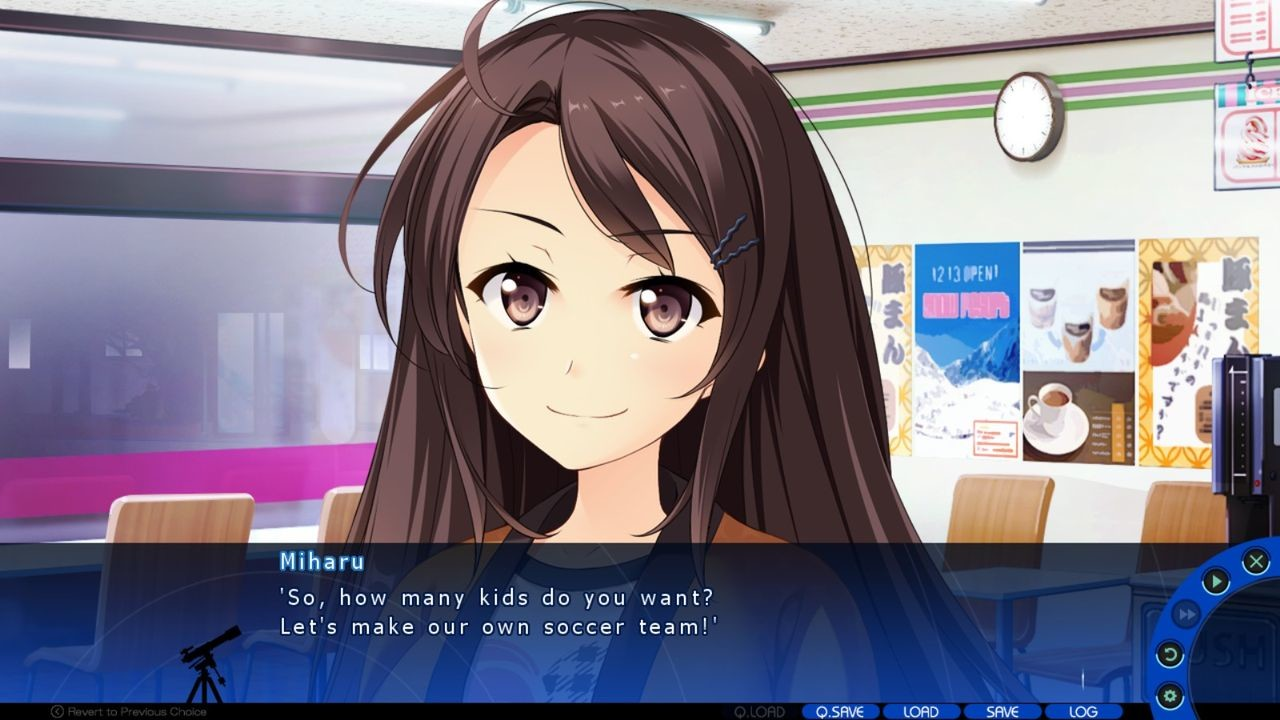Show the dialogue LOG

pos(1083,712)
